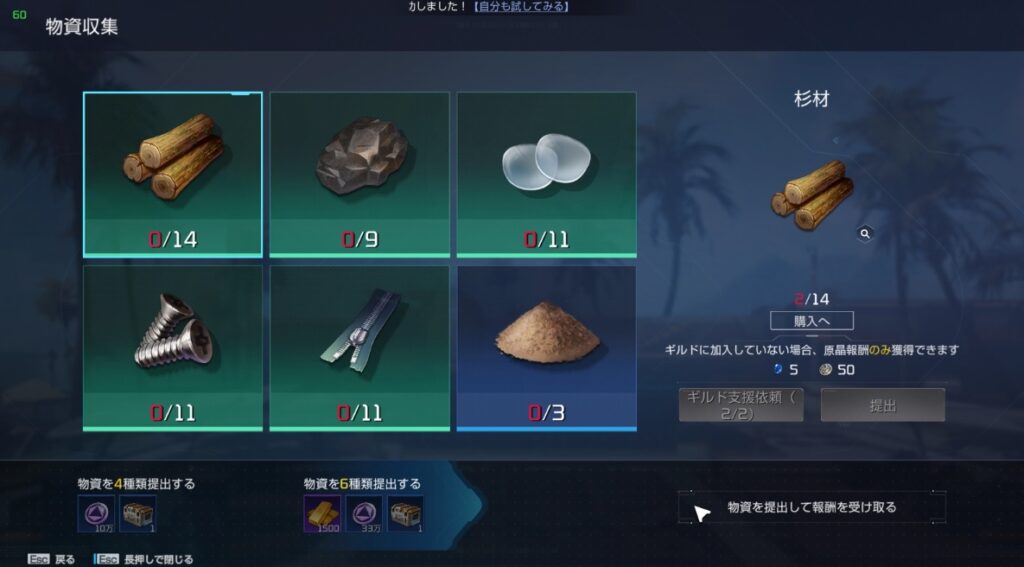Inspect the 10万 purple coin reward
The height and width of the screenshot is (567, 1024).
click(x=96, y=513)
